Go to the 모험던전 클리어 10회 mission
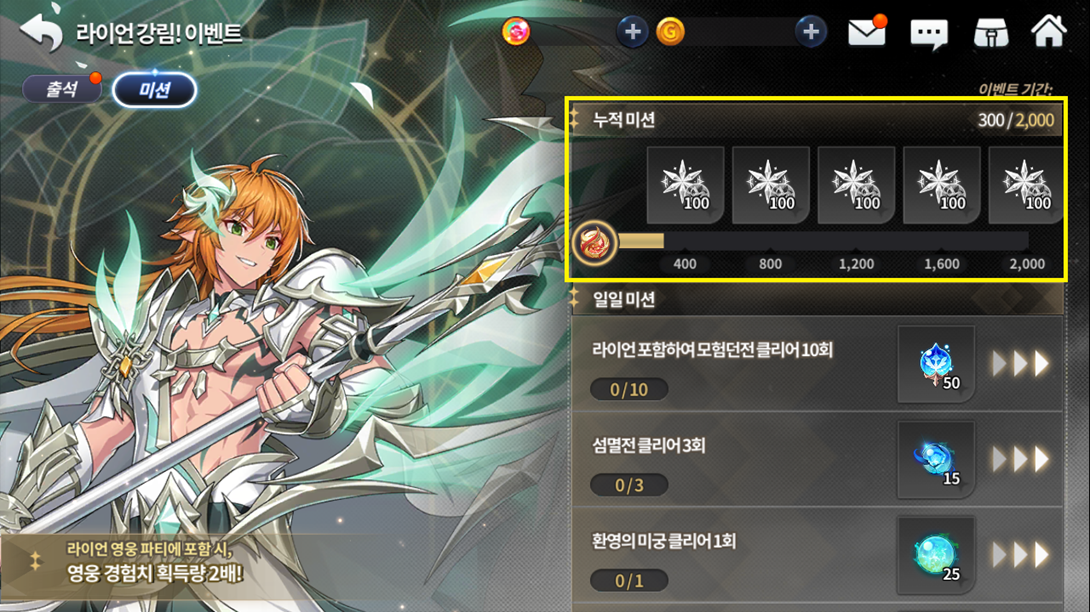 1020,364
